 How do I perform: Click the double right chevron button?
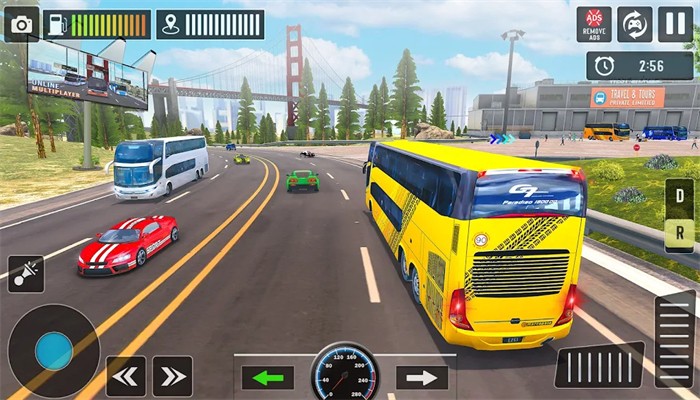[x=172, y=376]
